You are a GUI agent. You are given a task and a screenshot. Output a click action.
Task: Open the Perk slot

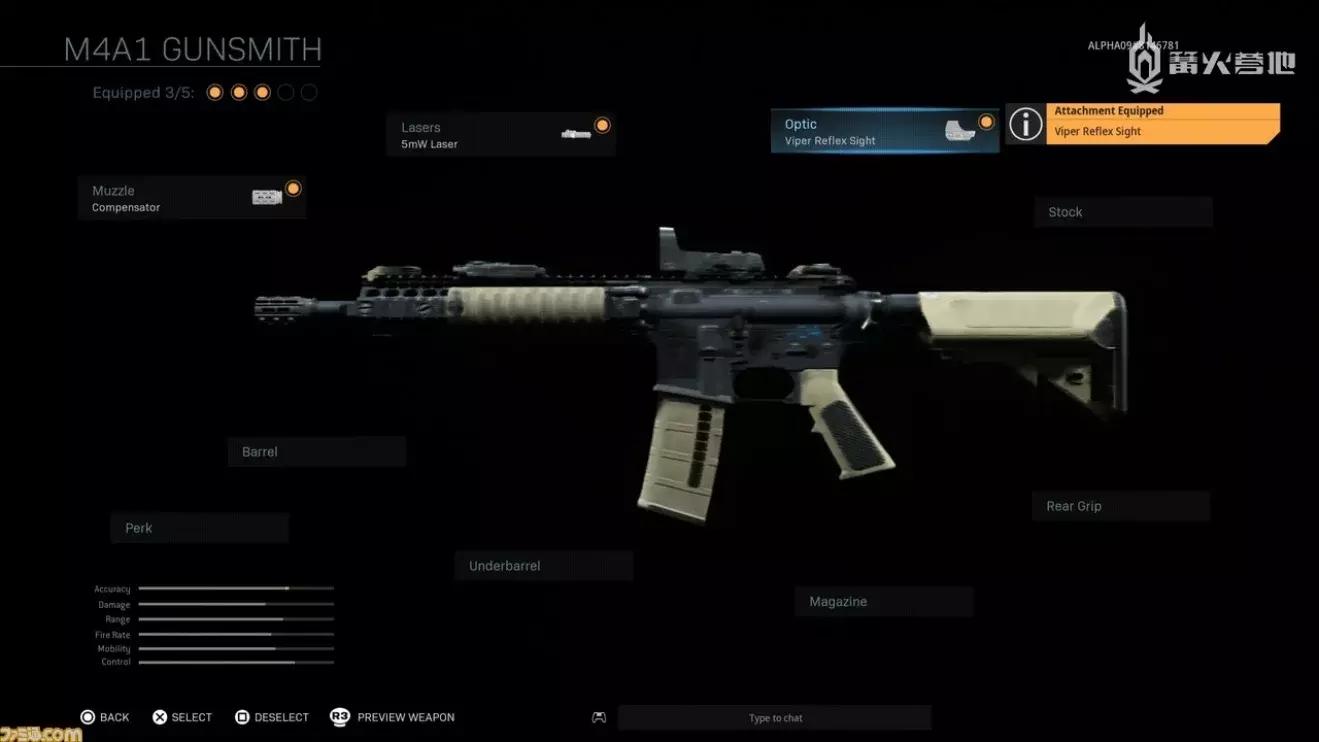coord(199,528)
